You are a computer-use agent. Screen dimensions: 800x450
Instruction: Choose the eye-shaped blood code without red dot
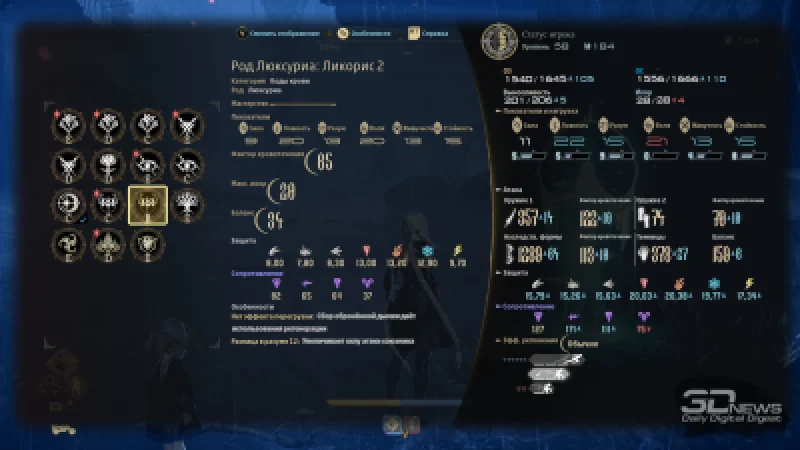pos(184,164)
